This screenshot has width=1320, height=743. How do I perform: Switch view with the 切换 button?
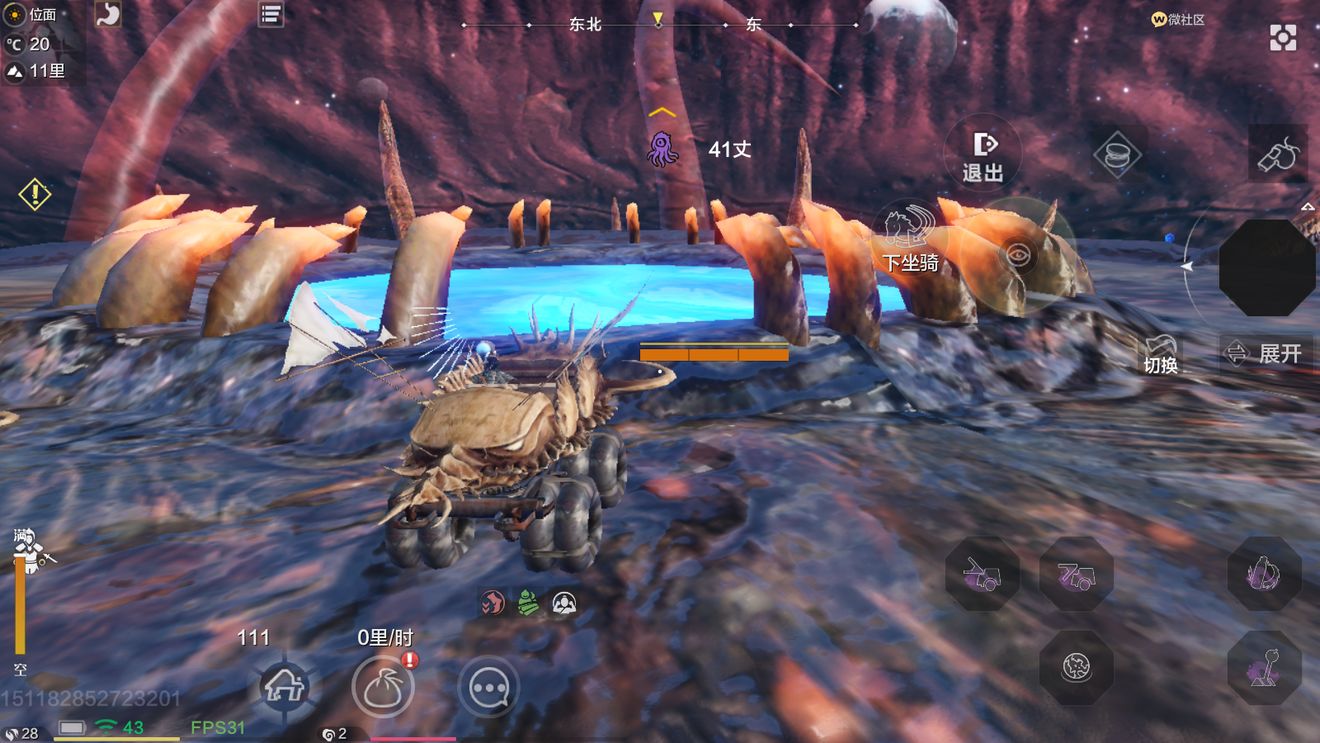(1160, 353)
